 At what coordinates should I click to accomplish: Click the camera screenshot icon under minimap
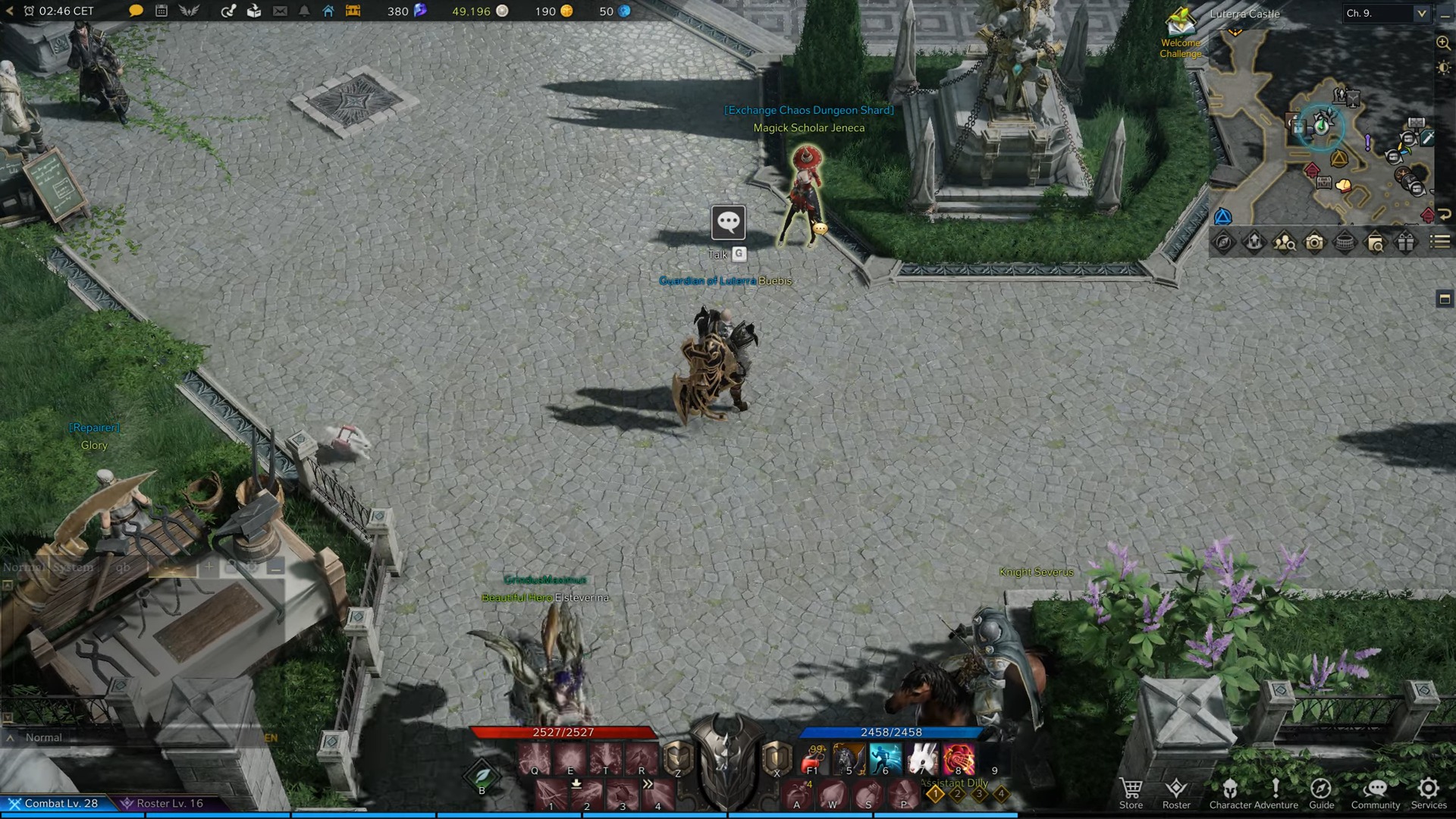pos(1314,242)
